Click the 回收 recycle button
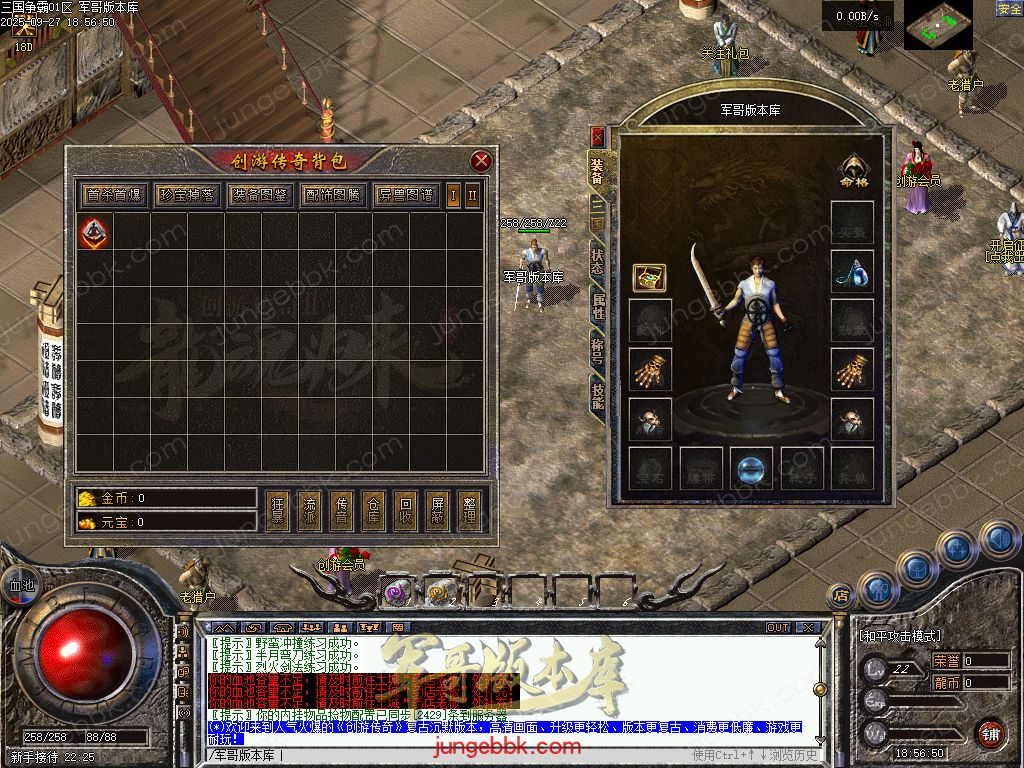Screen dimensions: 1024x768 406,510
